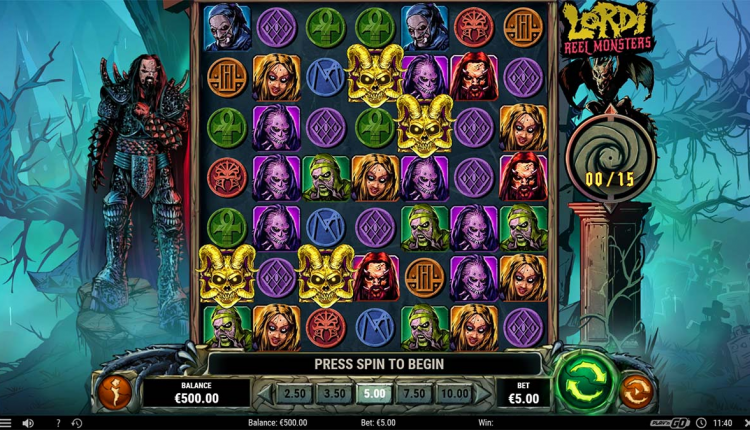Show the game history clock icon
Image resolution: width=750 pixels, height=430 pixels.
point(77,423)
